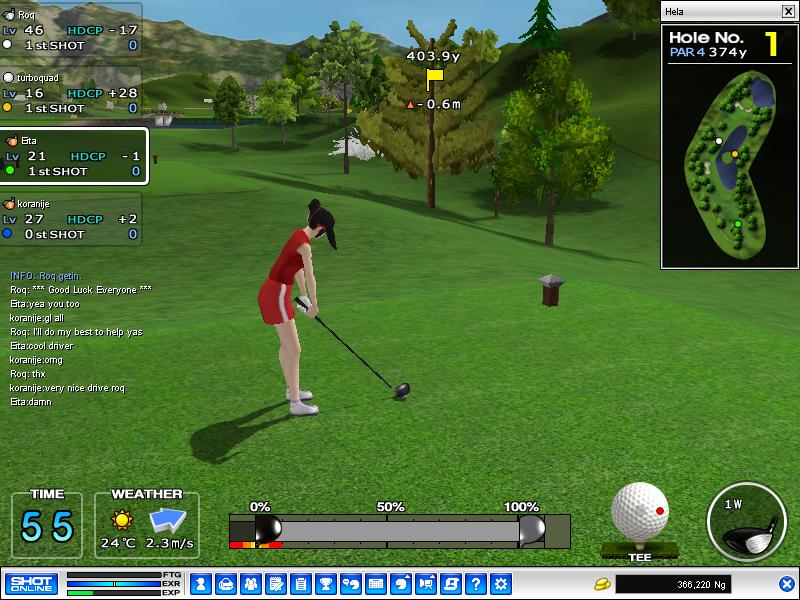Image resolution: width=800 pixels, height=600 pixels.
Task: Click the gold coins Ng currency icon
Action: click(x=602, y=583)
